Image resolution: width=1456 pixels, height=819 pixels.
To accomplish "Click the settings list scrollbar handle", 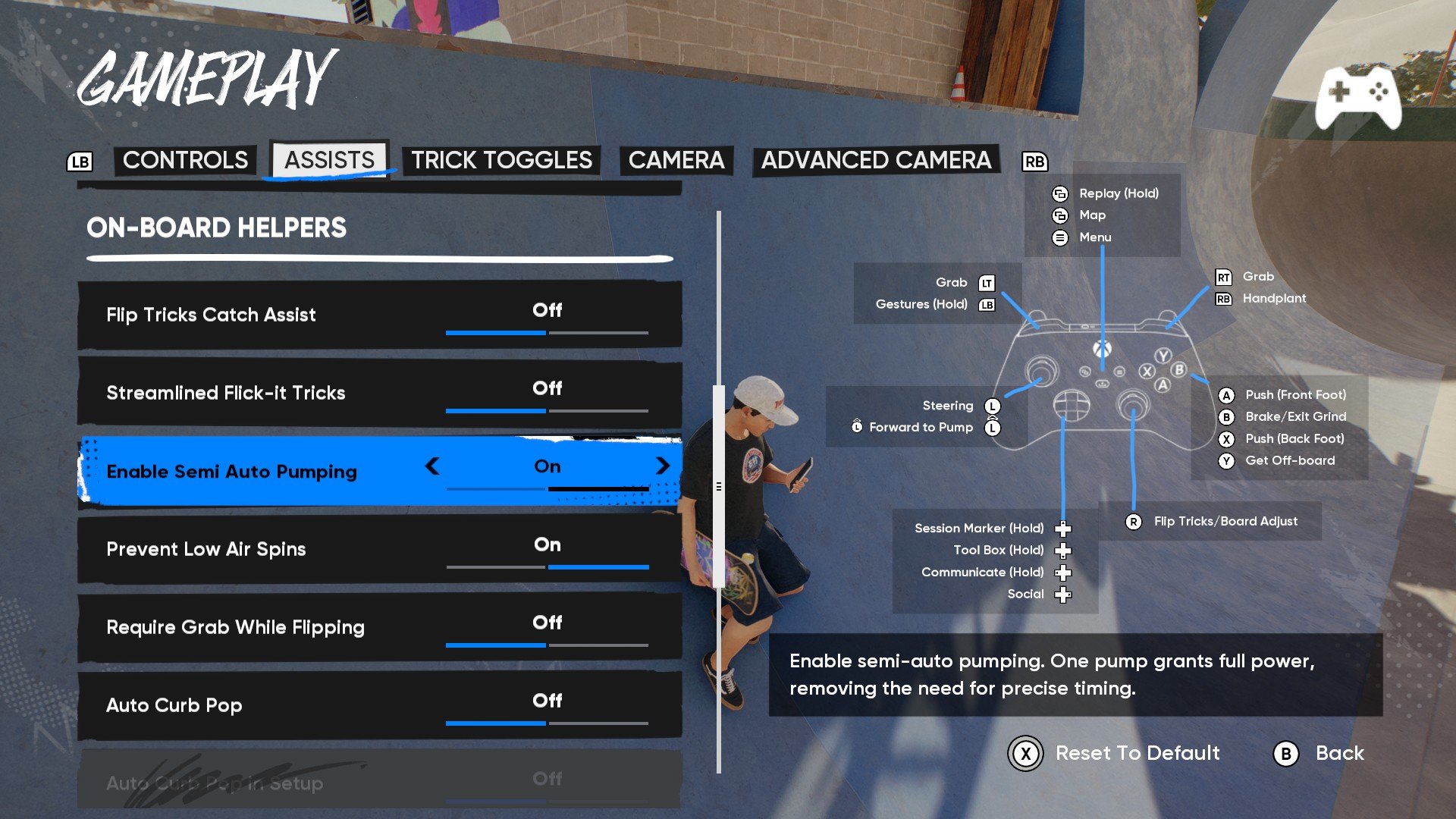I will pos(719,486).
